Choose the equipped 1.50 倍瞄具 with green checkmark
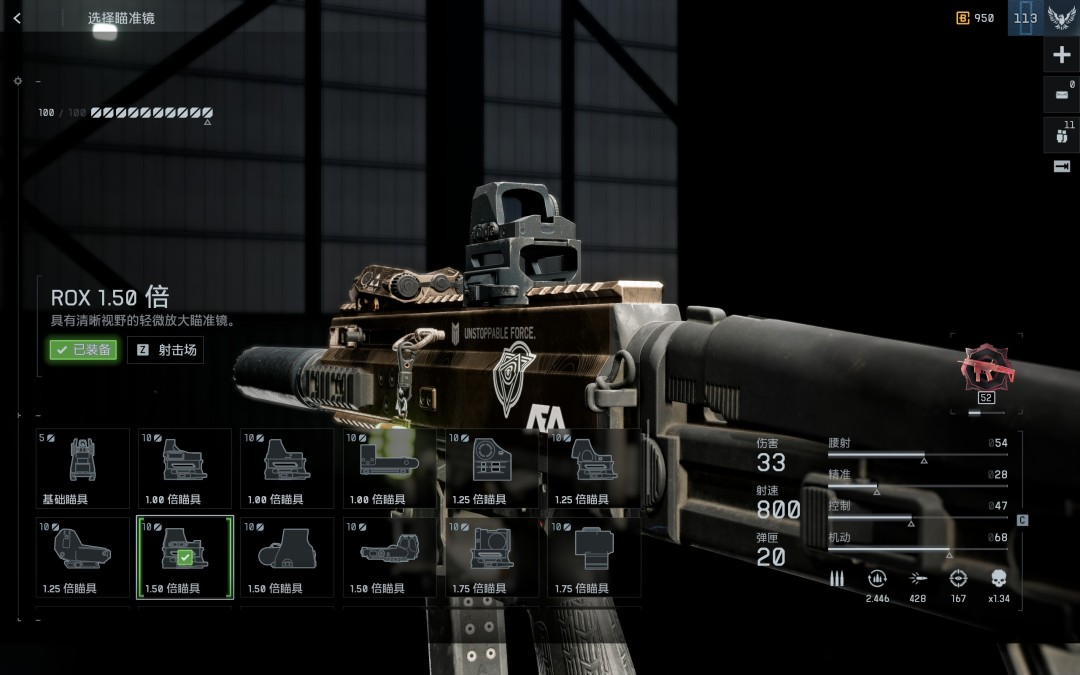Viewport: 1080px width, 675px height. [x=185, y=557]
